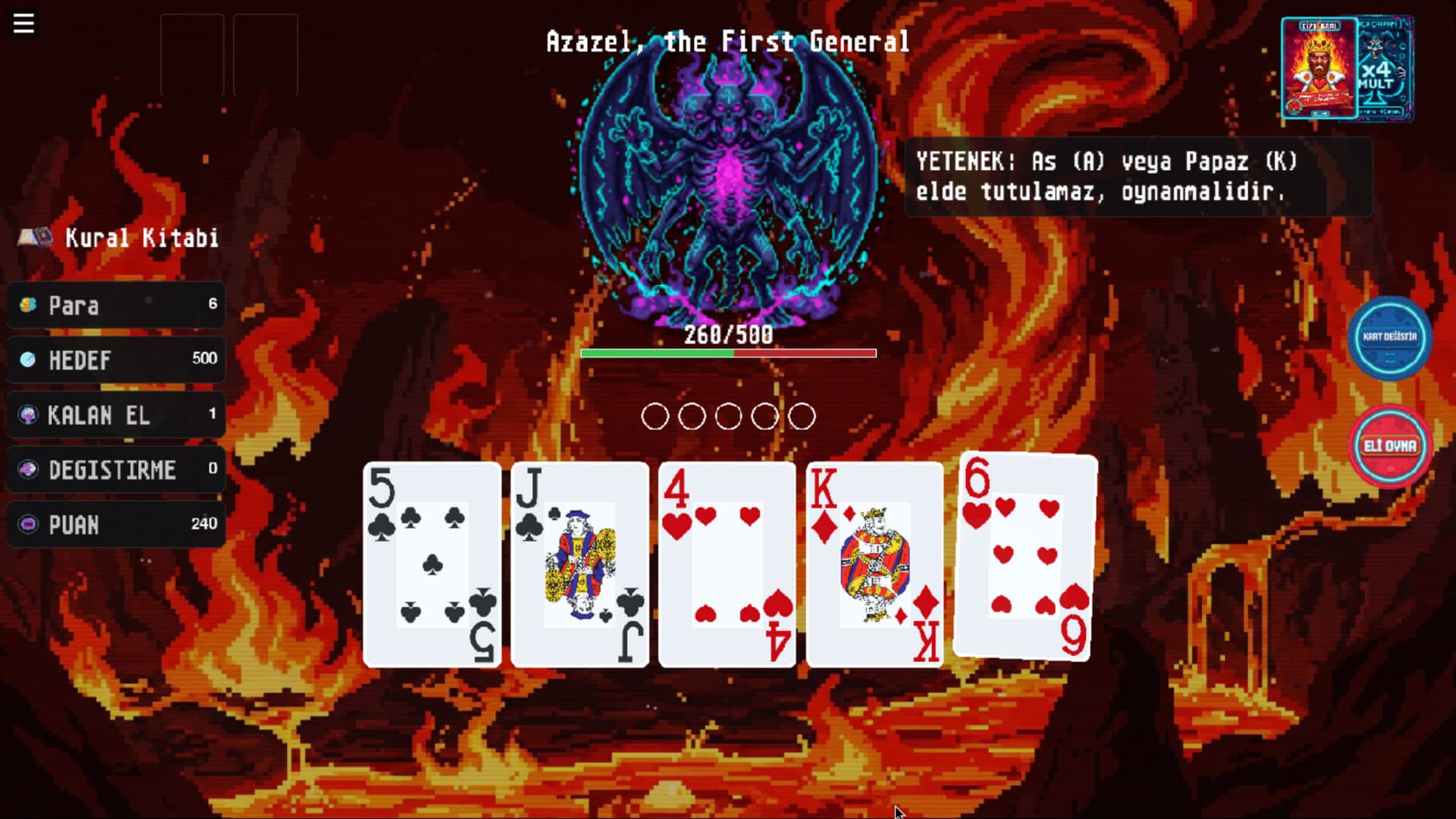This screenshot has height=819, width=1456.
Task: Select the 5 of clubs card
Action: (432, 561)
